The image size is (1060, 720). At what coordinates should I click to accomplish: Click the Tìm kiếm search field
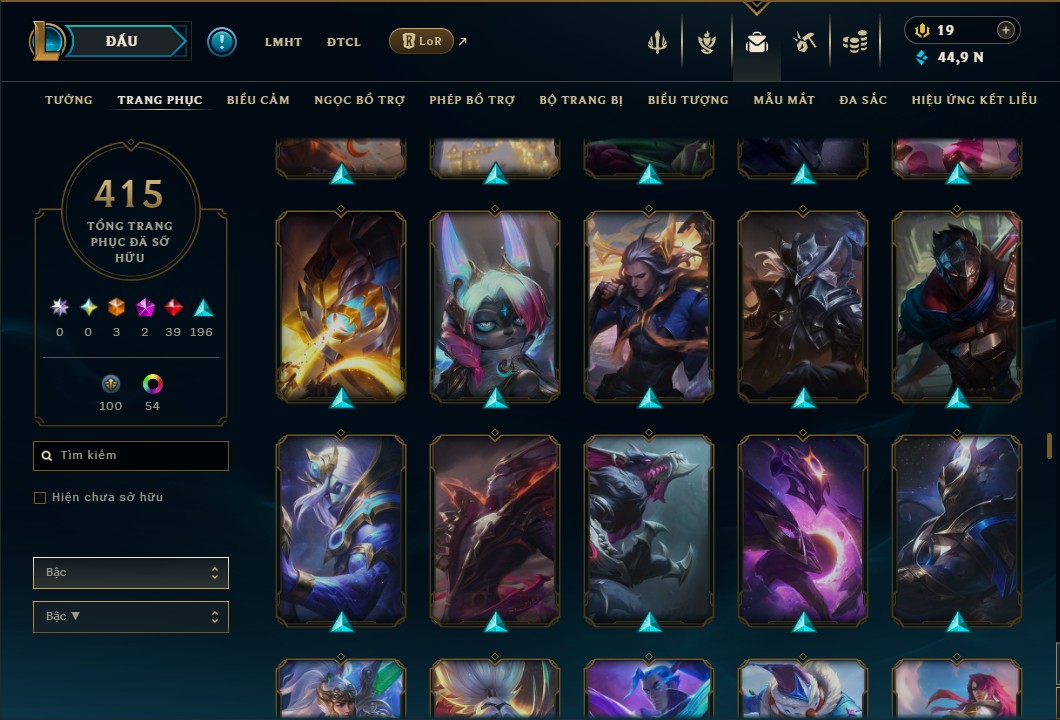pyautogui.click(x=131, y=456)
